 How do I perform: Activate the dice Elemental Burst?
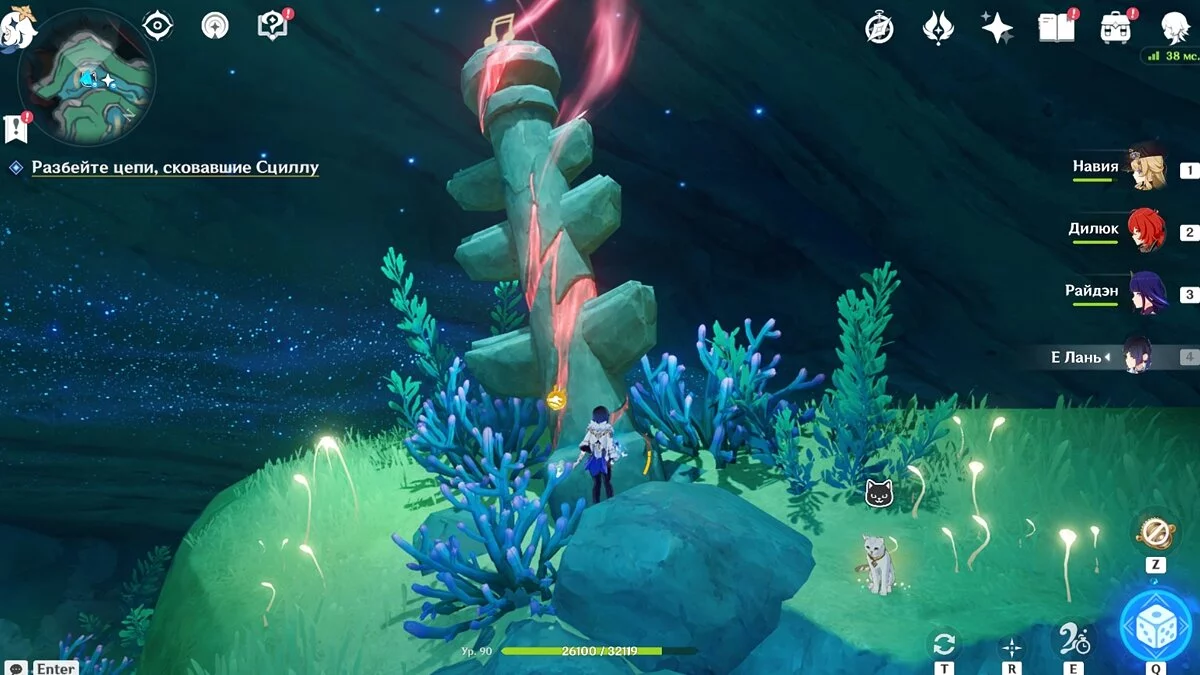pos(1155,625)
